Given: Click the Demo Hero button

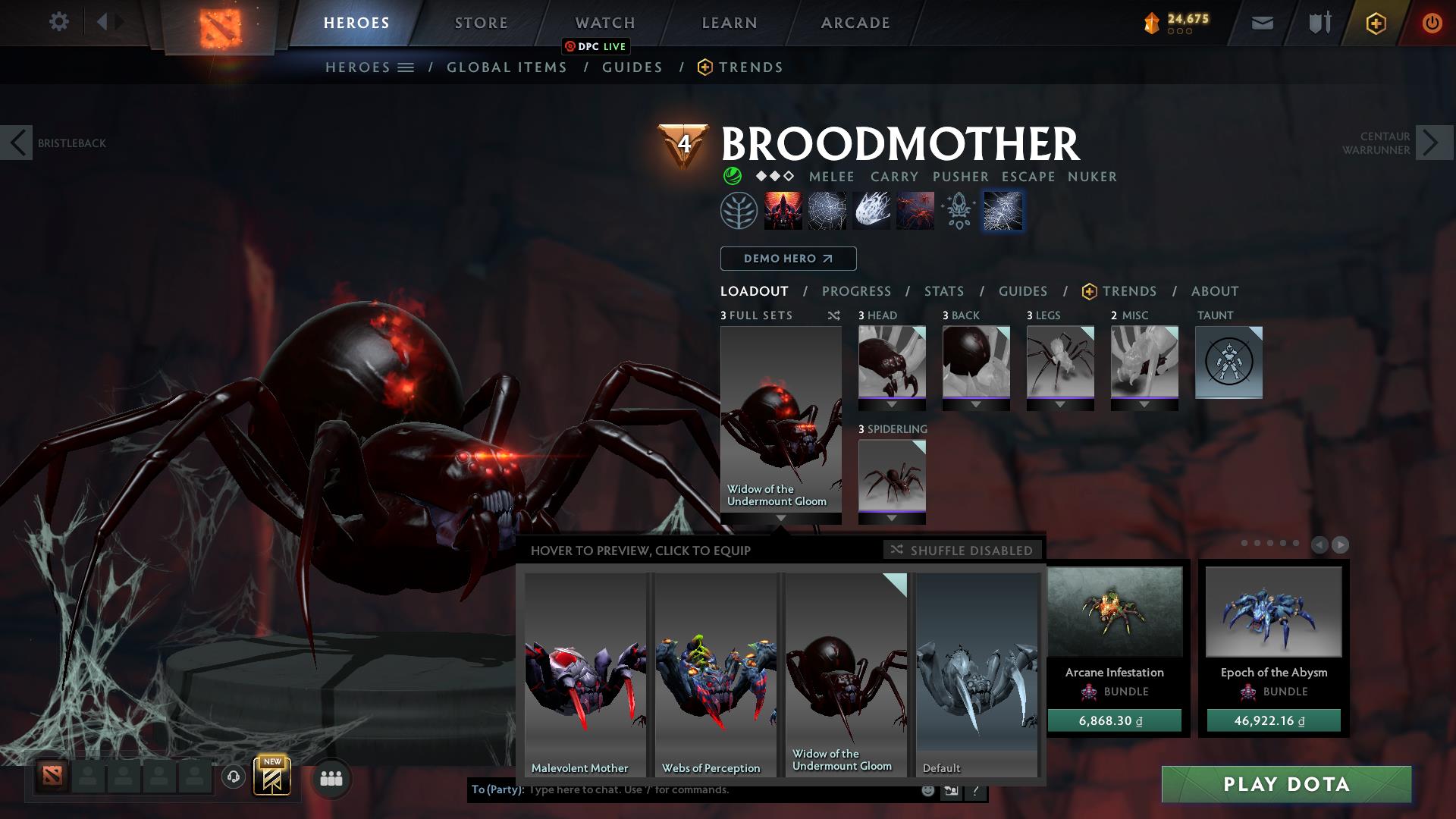Looking at the screenshot, I should tap(788, 259).
